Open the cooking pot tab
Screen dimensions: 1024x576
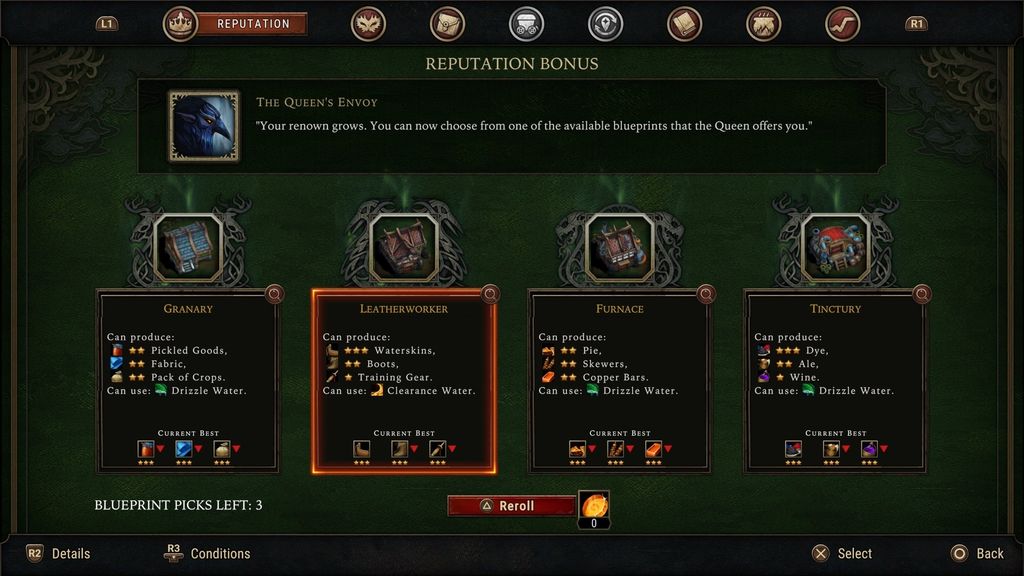click(764, 23)
